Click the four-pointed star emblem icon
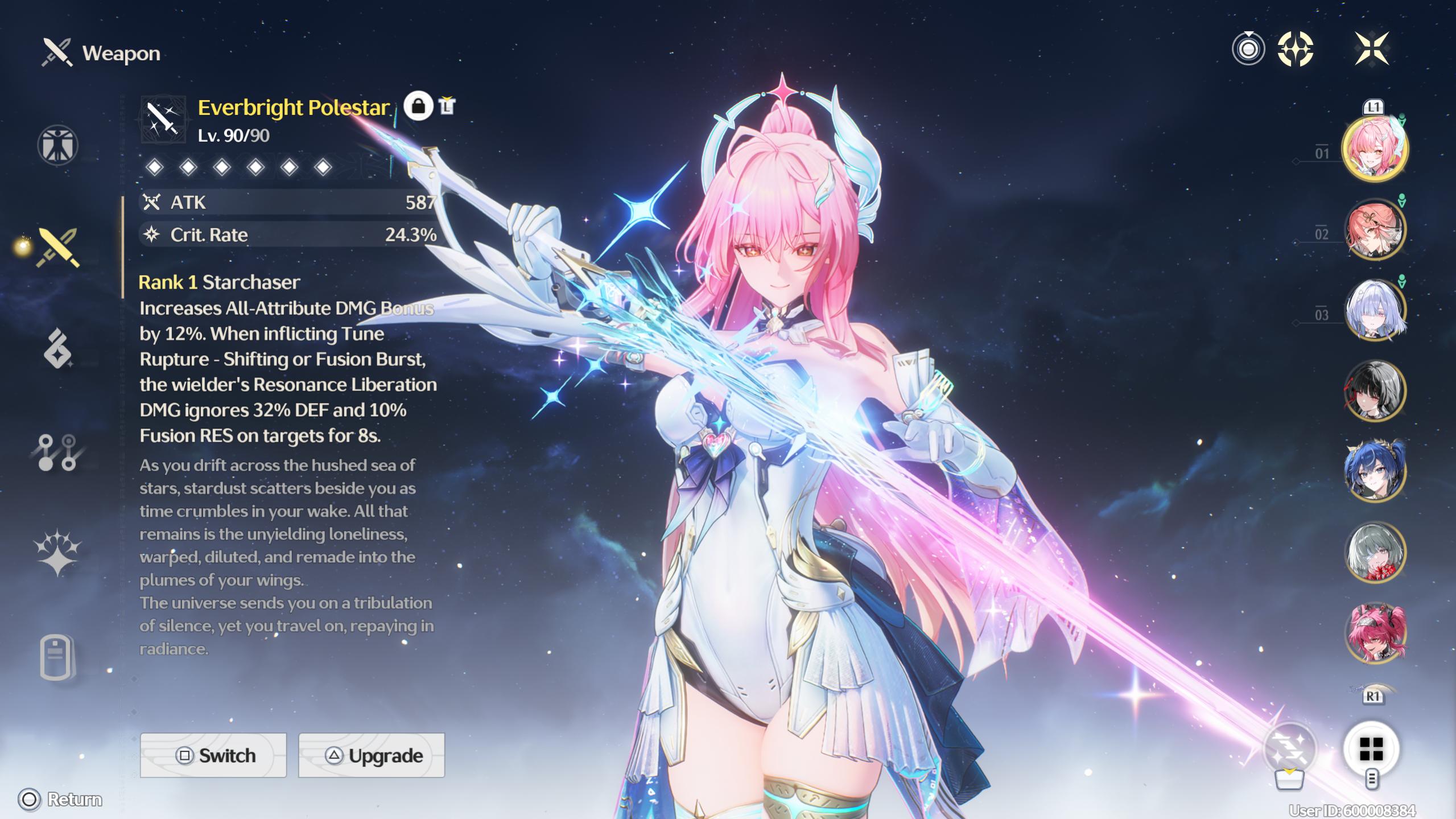 (x=1296, y=49)
